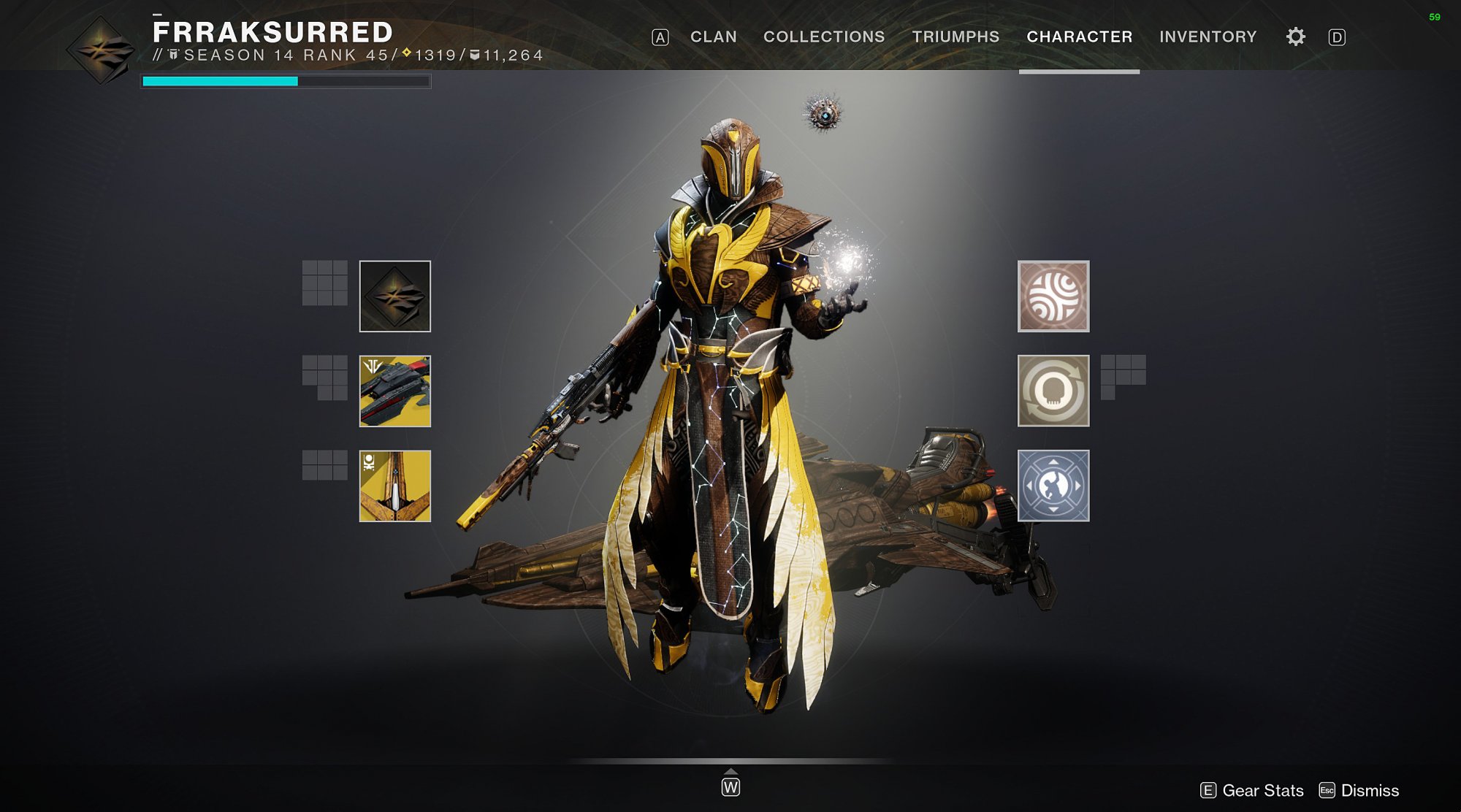Select the equipped emblem slot
The width and height of the screenshot is (1461, 812).
click(394, 296)
